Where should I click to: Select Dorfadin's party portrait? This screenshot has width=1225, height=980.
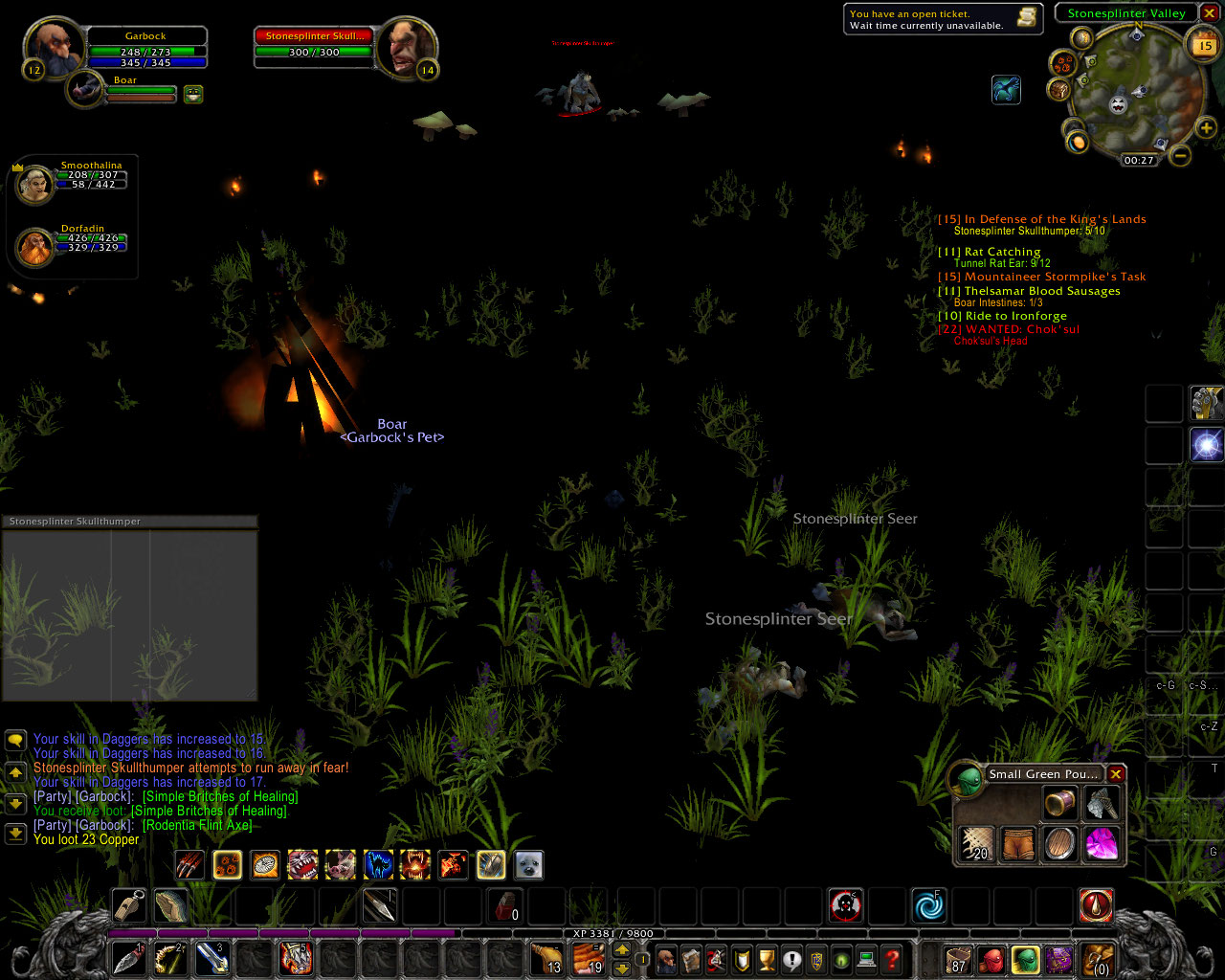pos(35,247)
